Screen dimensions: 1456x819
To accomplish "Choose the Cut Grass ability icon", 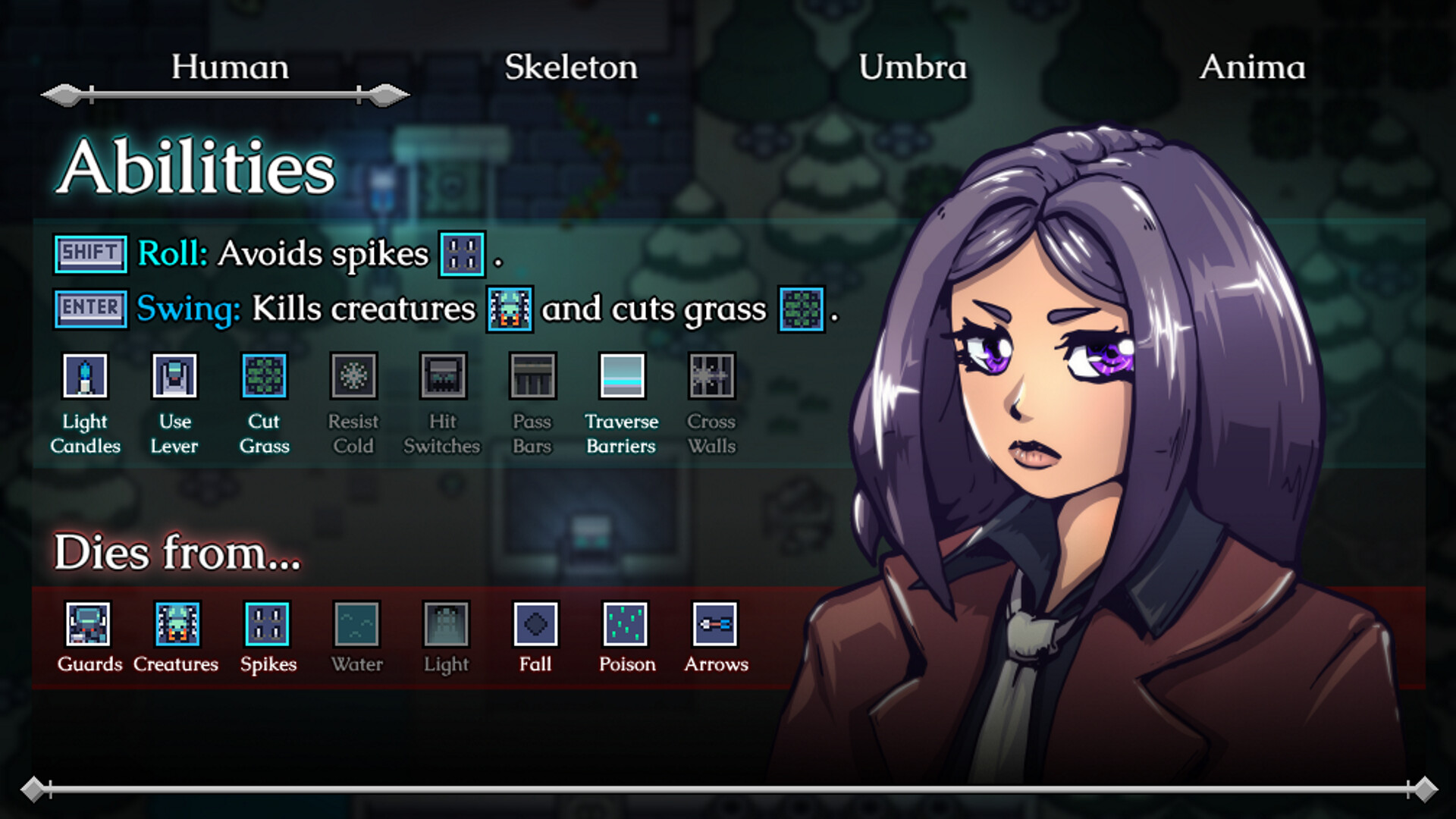I will coord(264,375).
